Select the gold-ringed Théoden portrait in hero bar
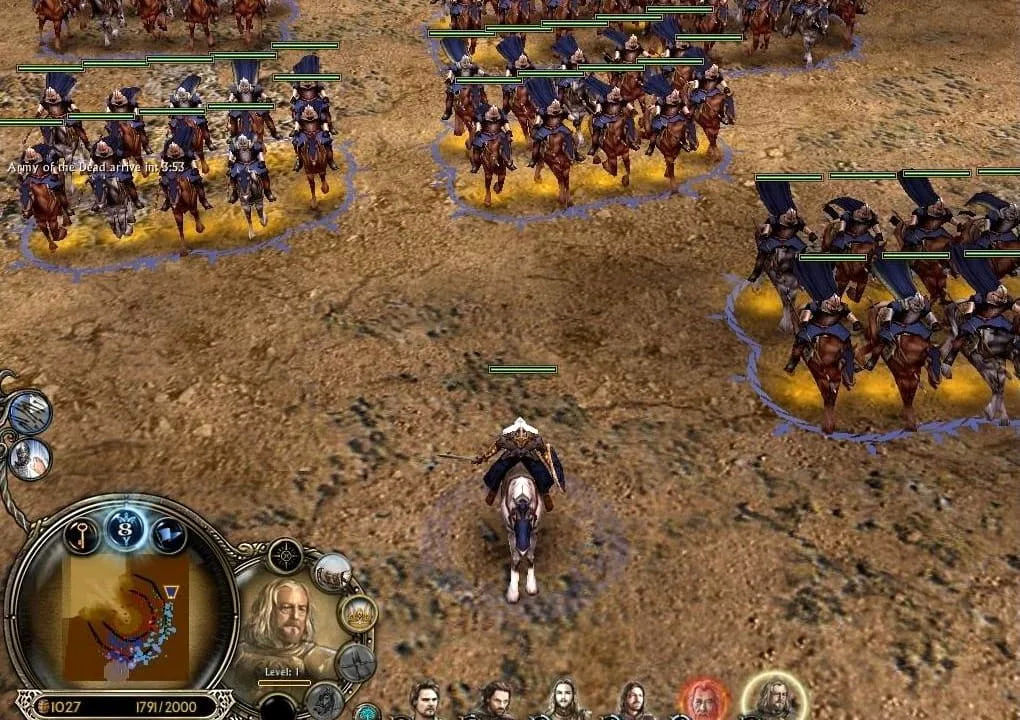 (x=773, y=698)
